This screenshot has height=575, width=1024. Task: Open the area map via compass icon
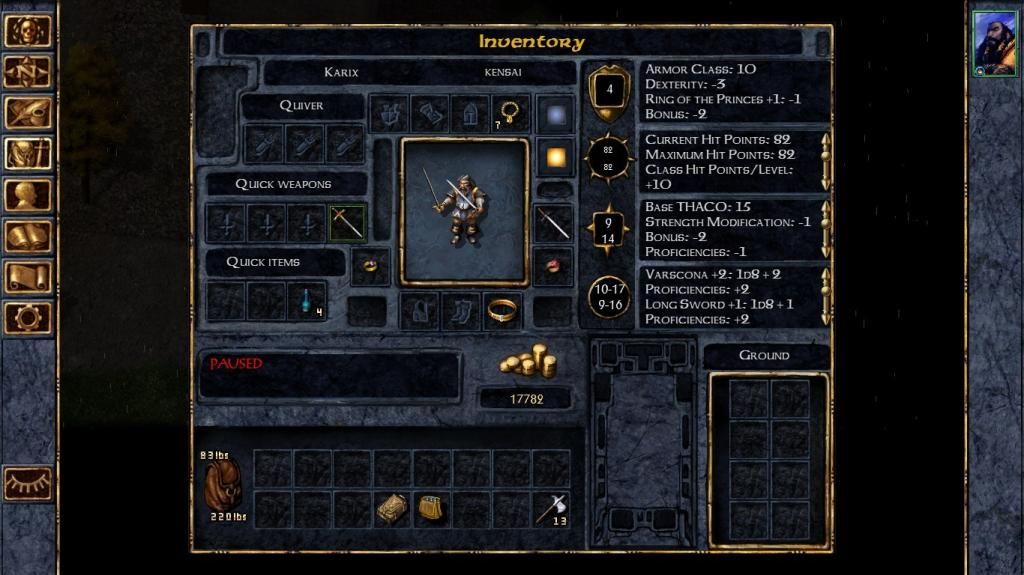[28, 71]
